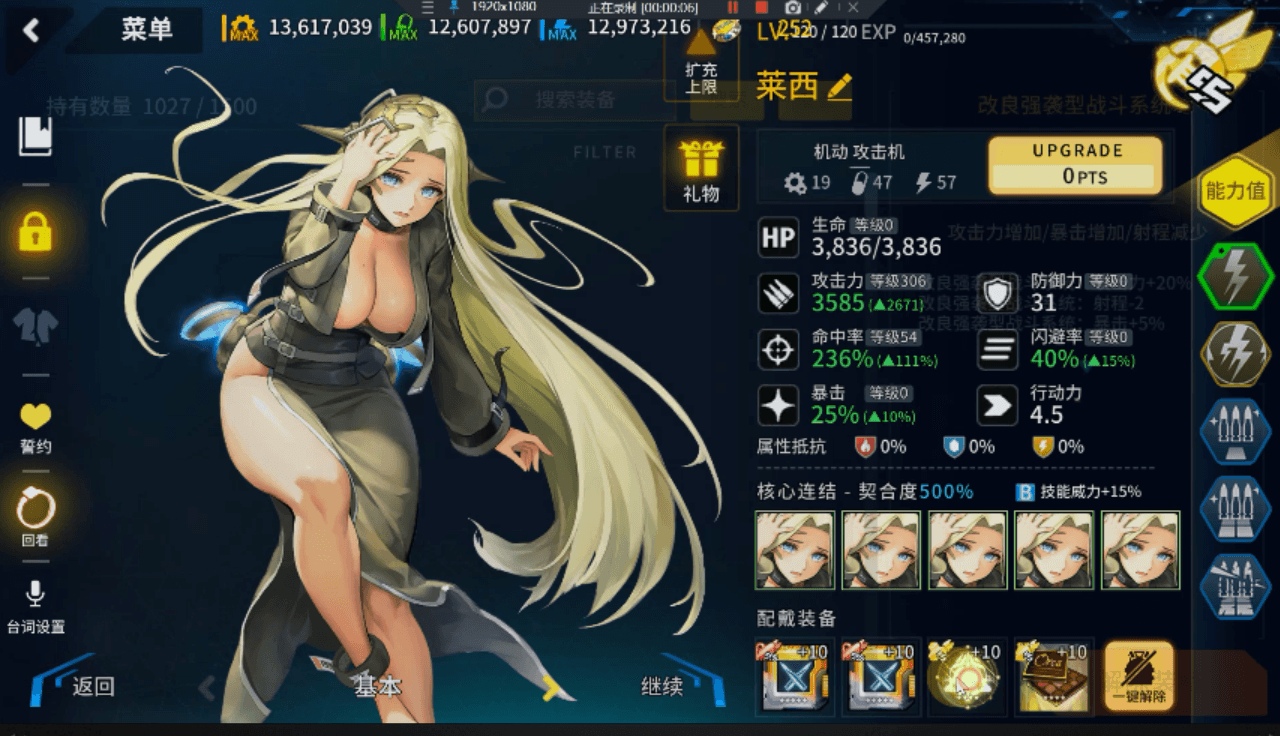Select the green hexagon lightning skill icon

[x=1235, y=277]
